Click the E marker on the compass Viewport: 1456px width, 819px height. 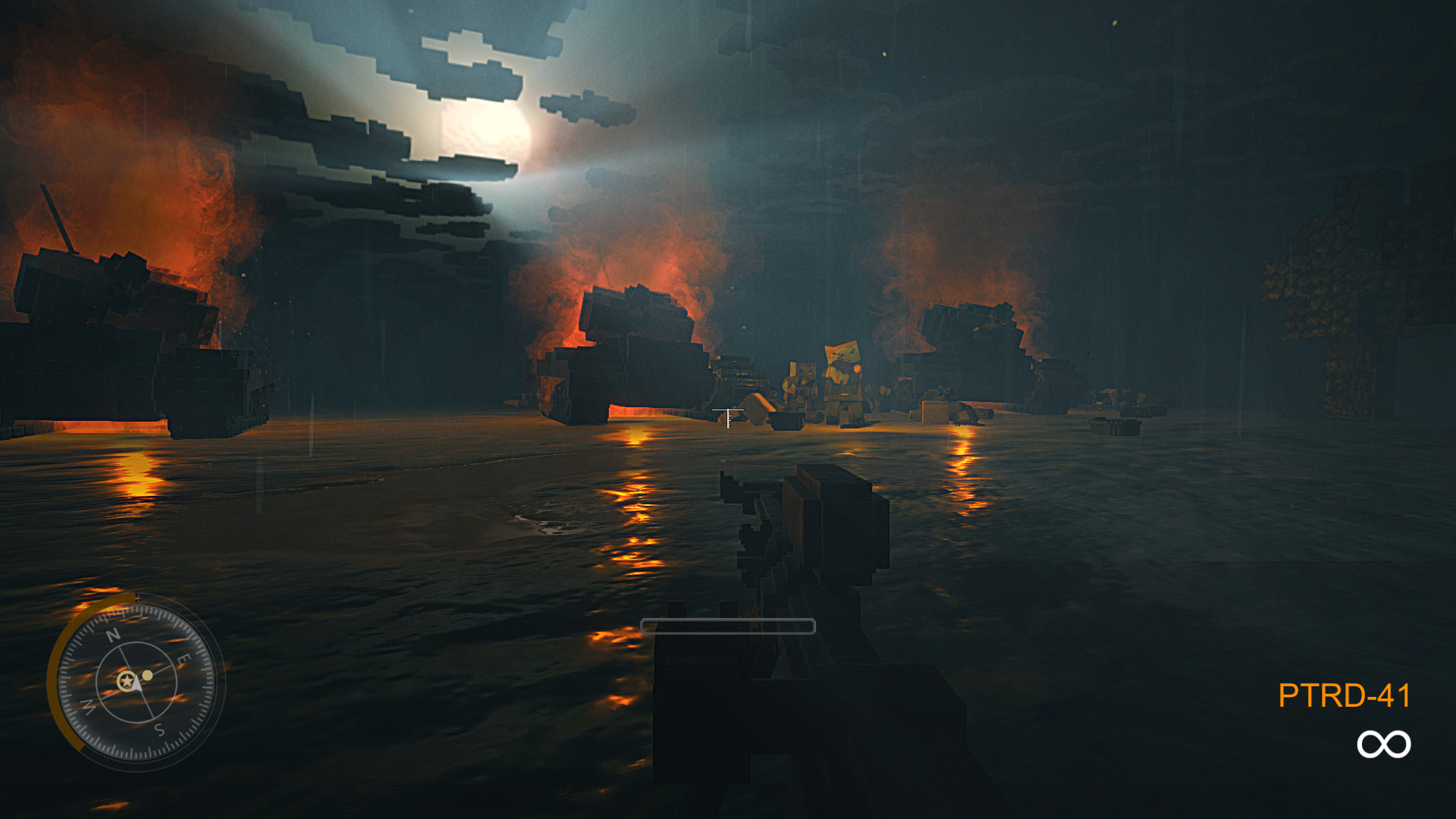184,659
